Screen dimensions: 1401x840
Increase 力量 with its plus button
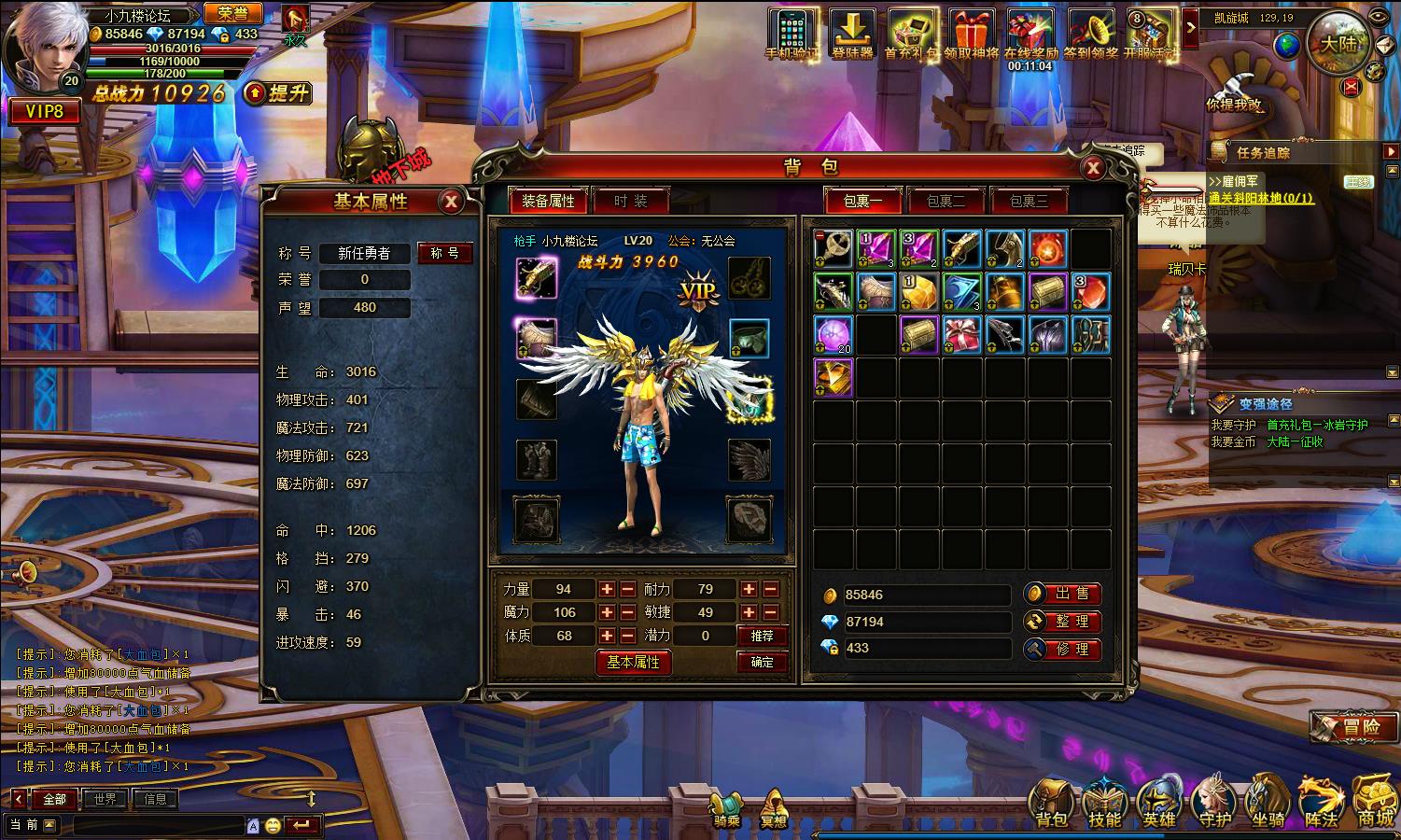click(x=607, y=589)
